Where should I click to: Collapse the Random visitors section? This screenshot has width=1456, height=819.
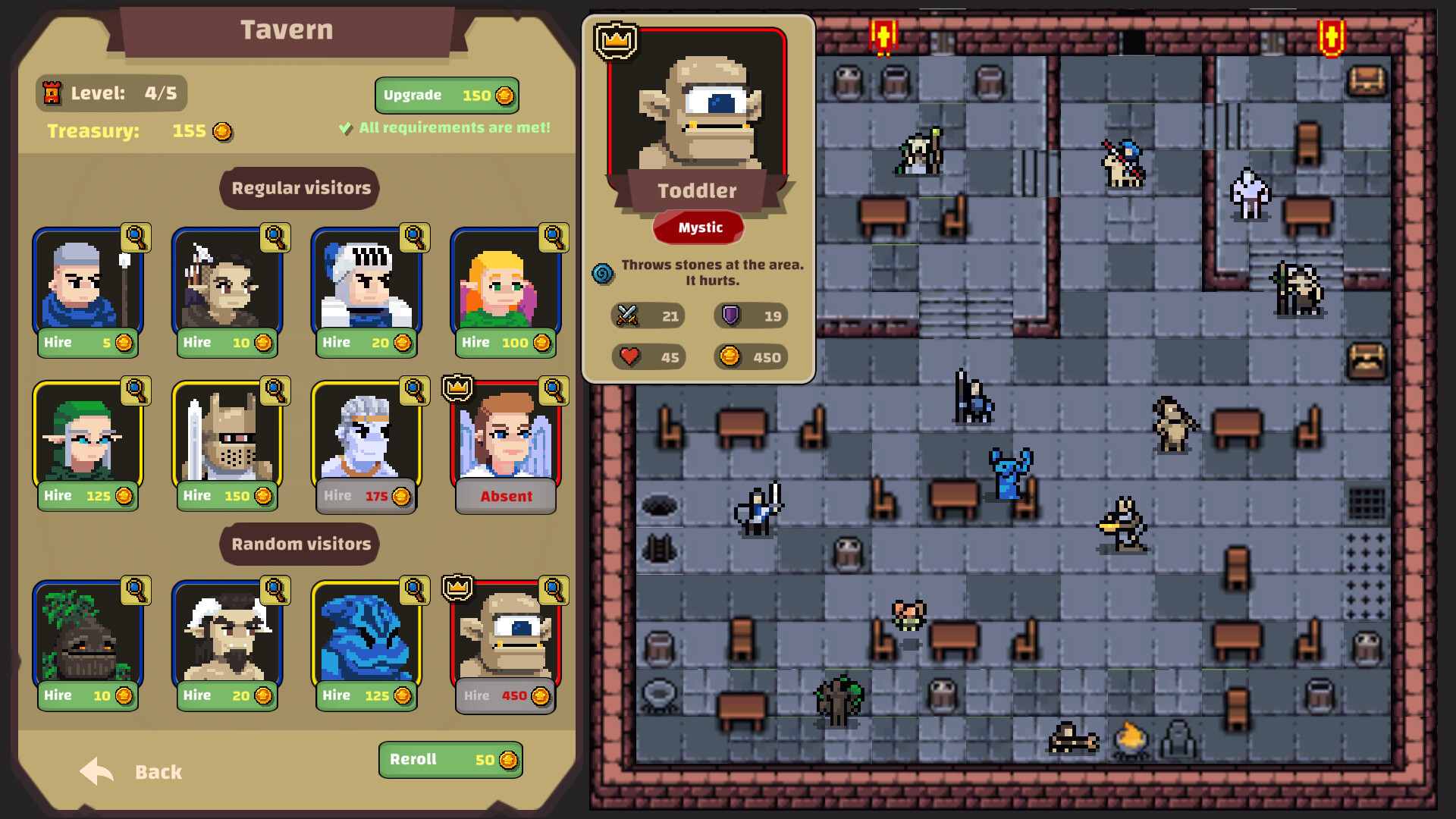pos(299,544)
